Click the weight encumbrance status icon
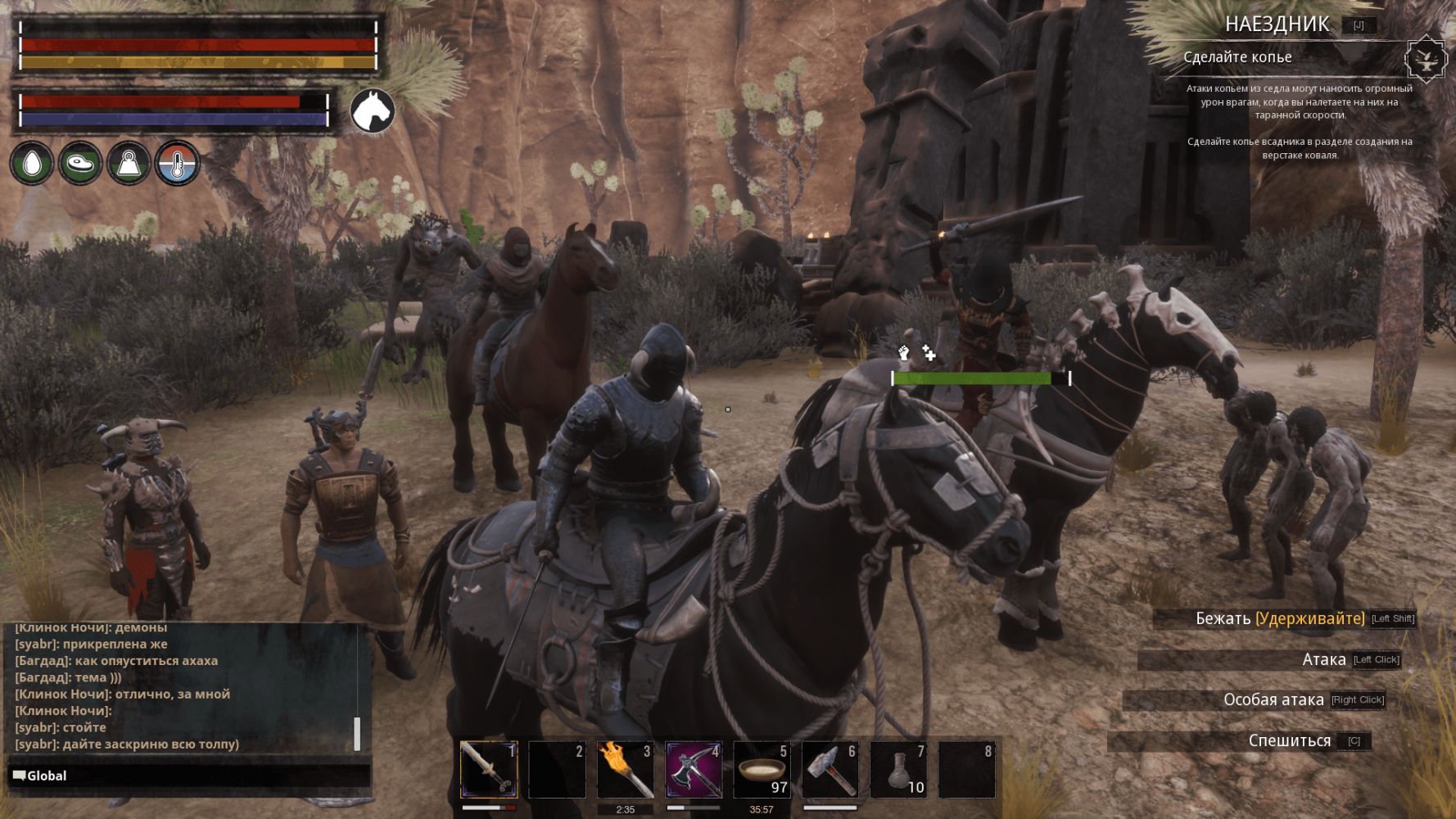 click(129, 164)
